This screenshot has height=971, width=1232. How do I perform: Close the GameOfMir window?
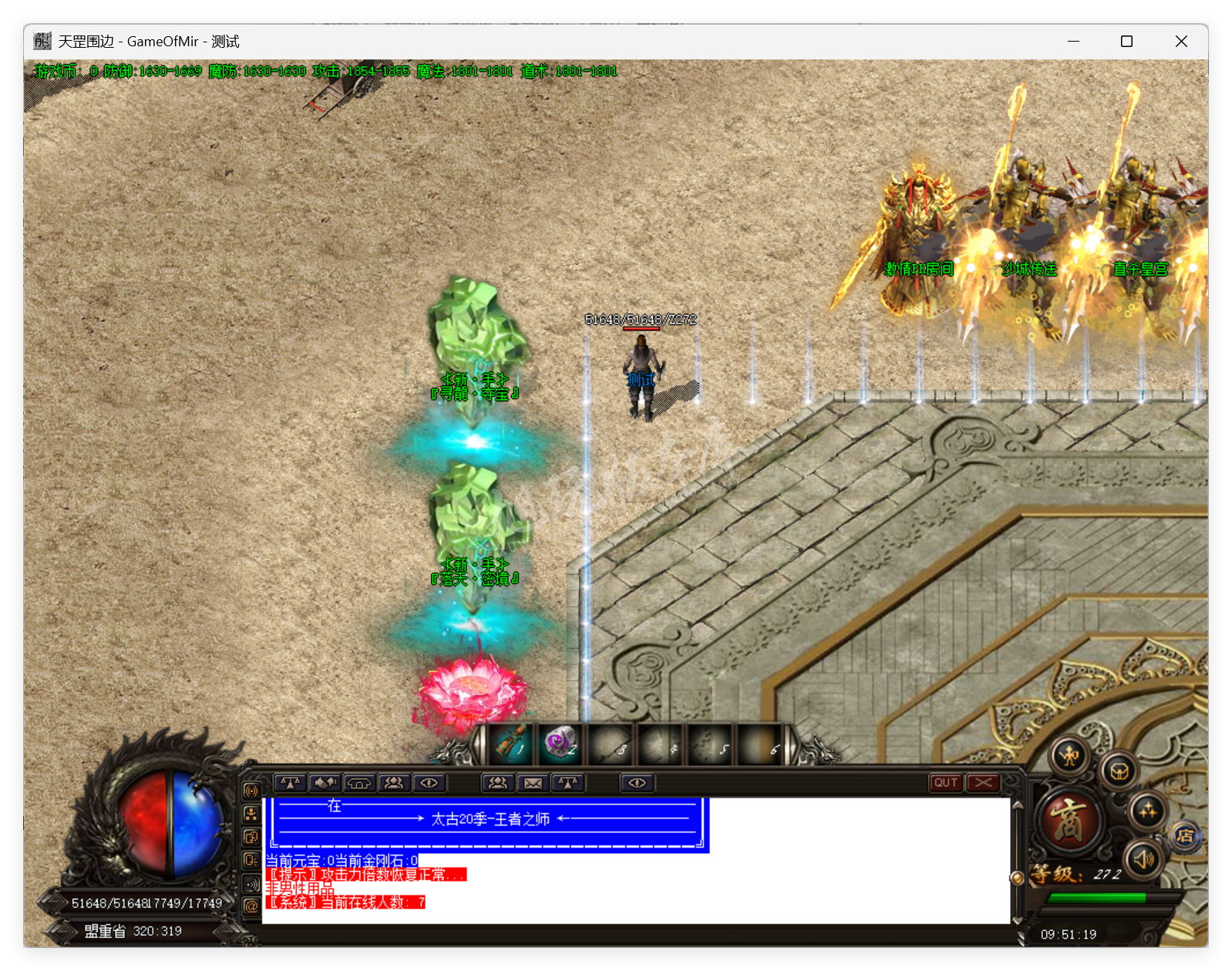pyautogui.click(x=1181, y=42)
